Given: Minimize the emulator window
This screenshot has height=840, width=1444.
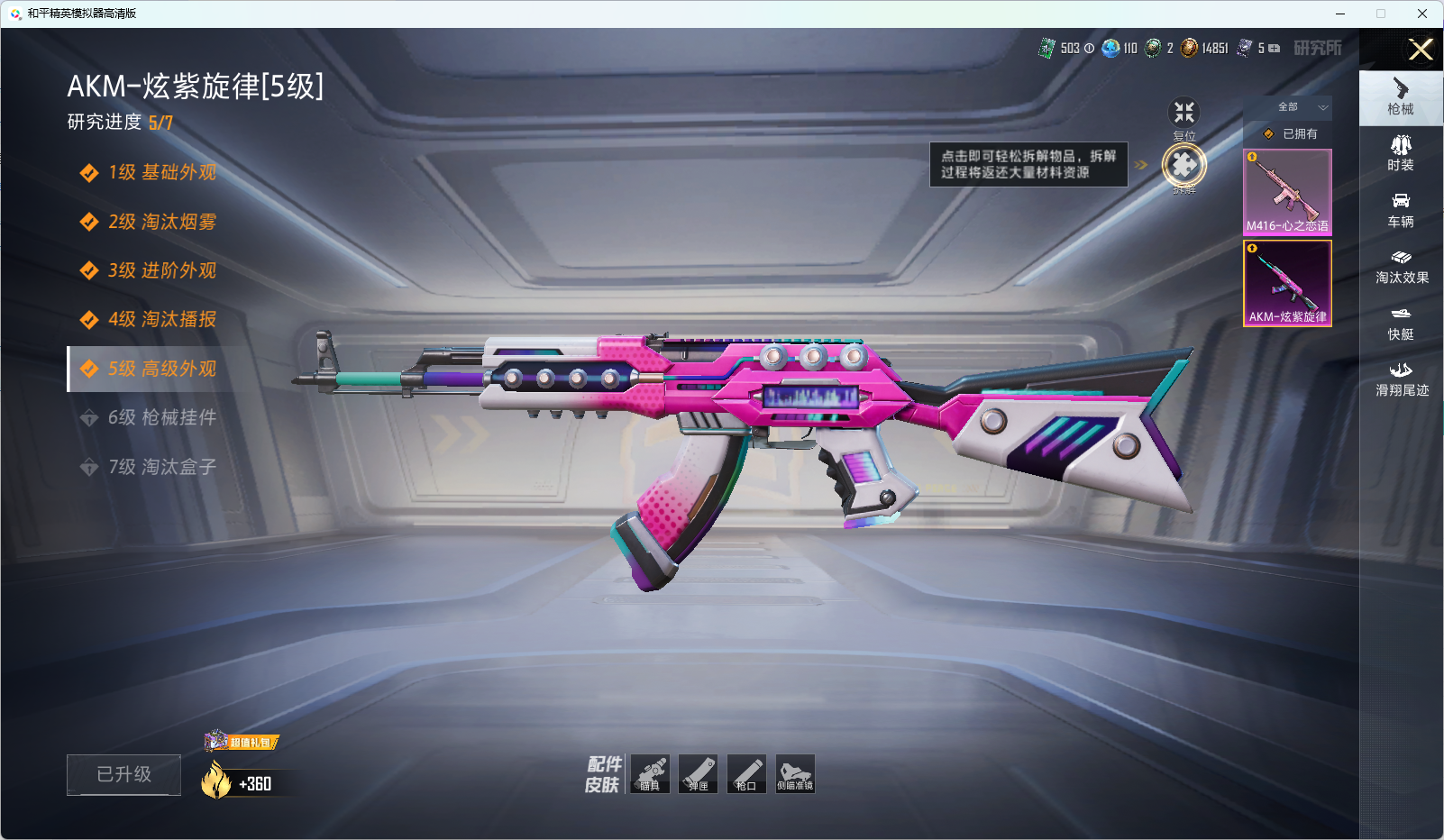Looking at the screenshot, I should click(1340, 14).
